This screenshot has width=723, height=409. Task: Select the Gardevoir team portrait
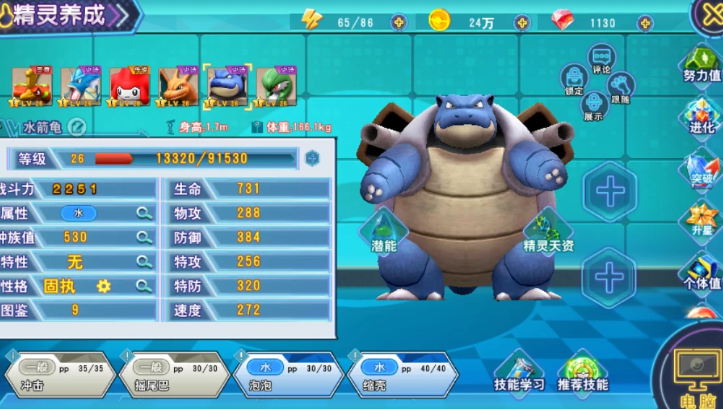tap(273, 86)
